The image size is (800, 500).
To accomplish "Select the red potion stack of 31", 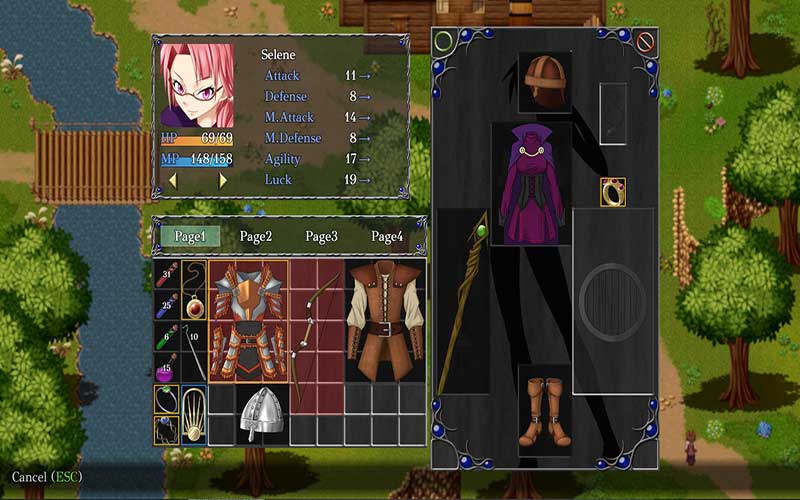I will (166, 273).
